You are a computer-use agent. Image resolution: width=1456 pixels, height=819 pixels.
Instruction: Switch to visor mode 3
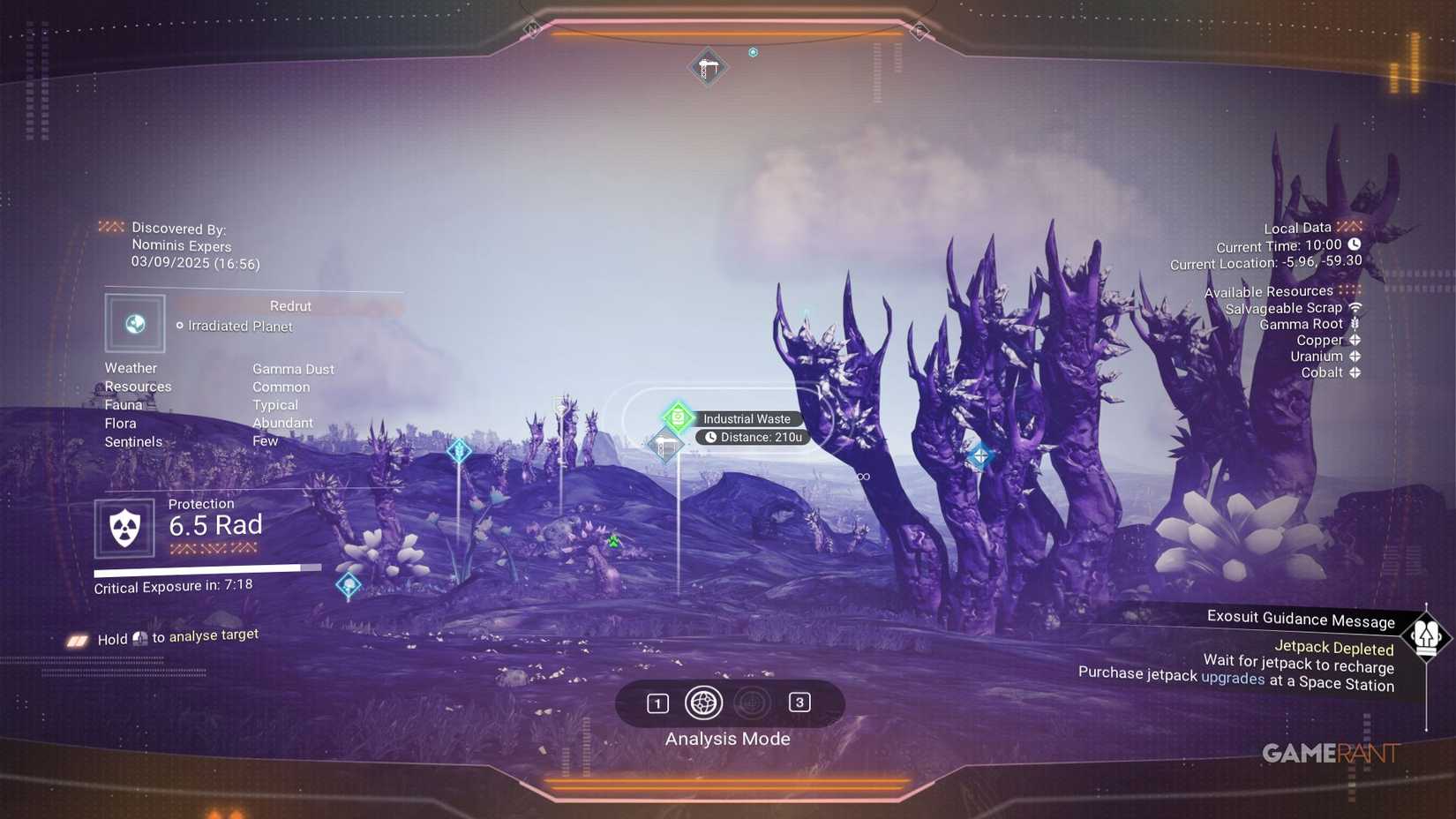(x=799, y=703)
